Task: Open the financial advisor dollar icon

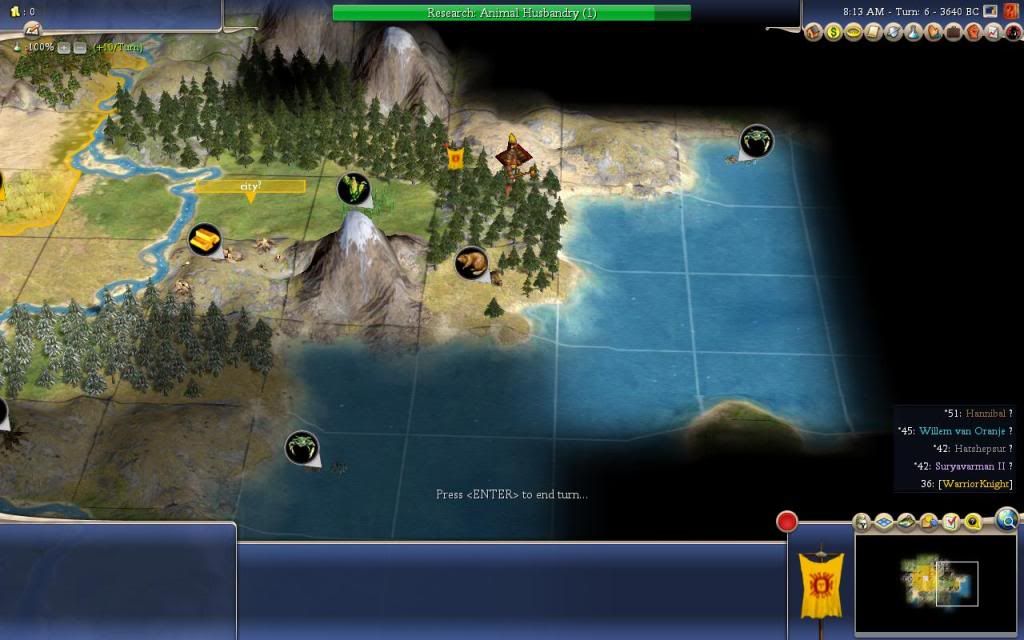Action: (x=835, y=33)
